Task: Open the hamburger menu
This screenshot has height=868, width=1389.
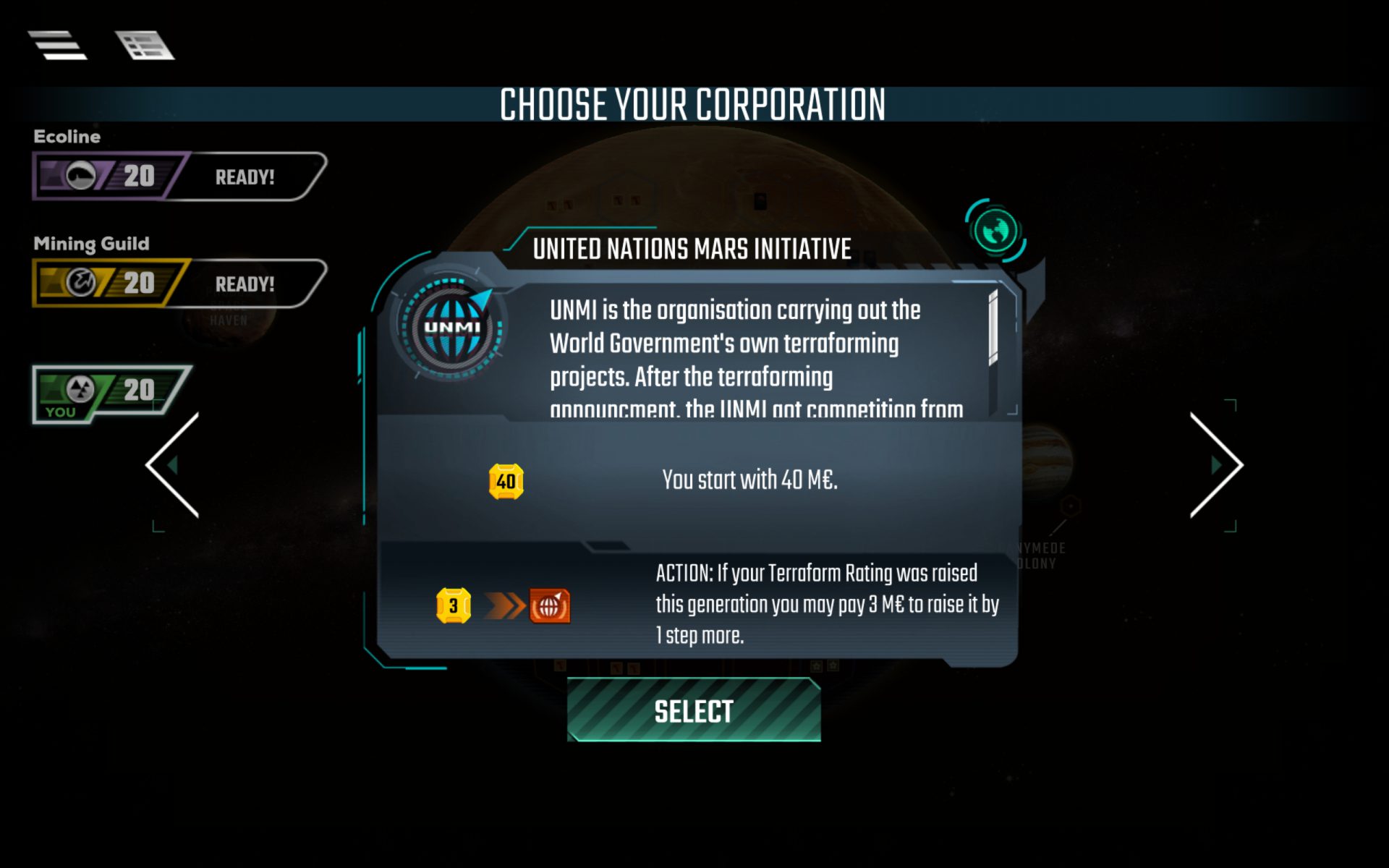Action: (57, 46)
